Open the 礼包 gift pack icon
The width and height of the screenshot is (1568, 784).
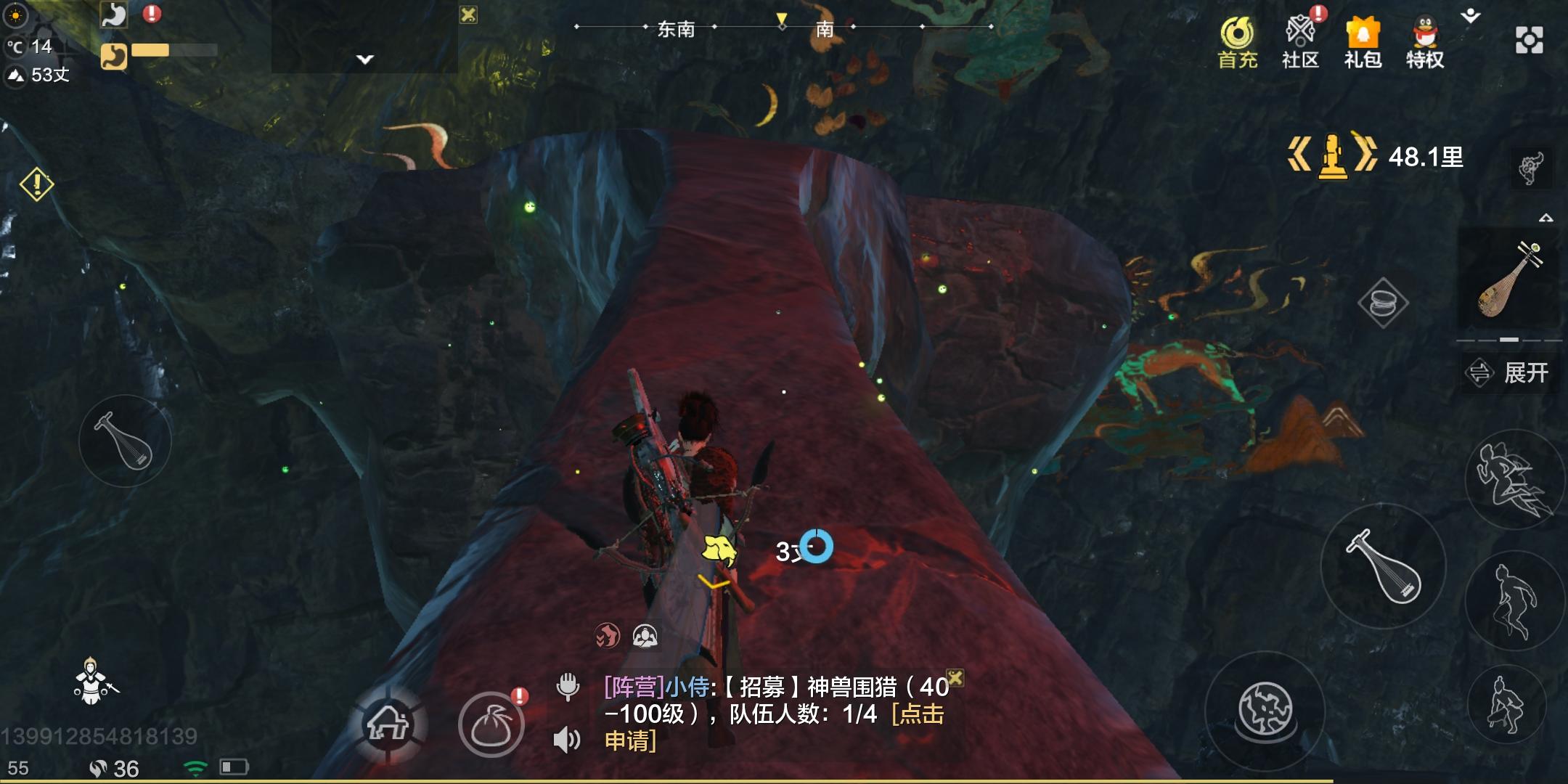click(1363, 42)
